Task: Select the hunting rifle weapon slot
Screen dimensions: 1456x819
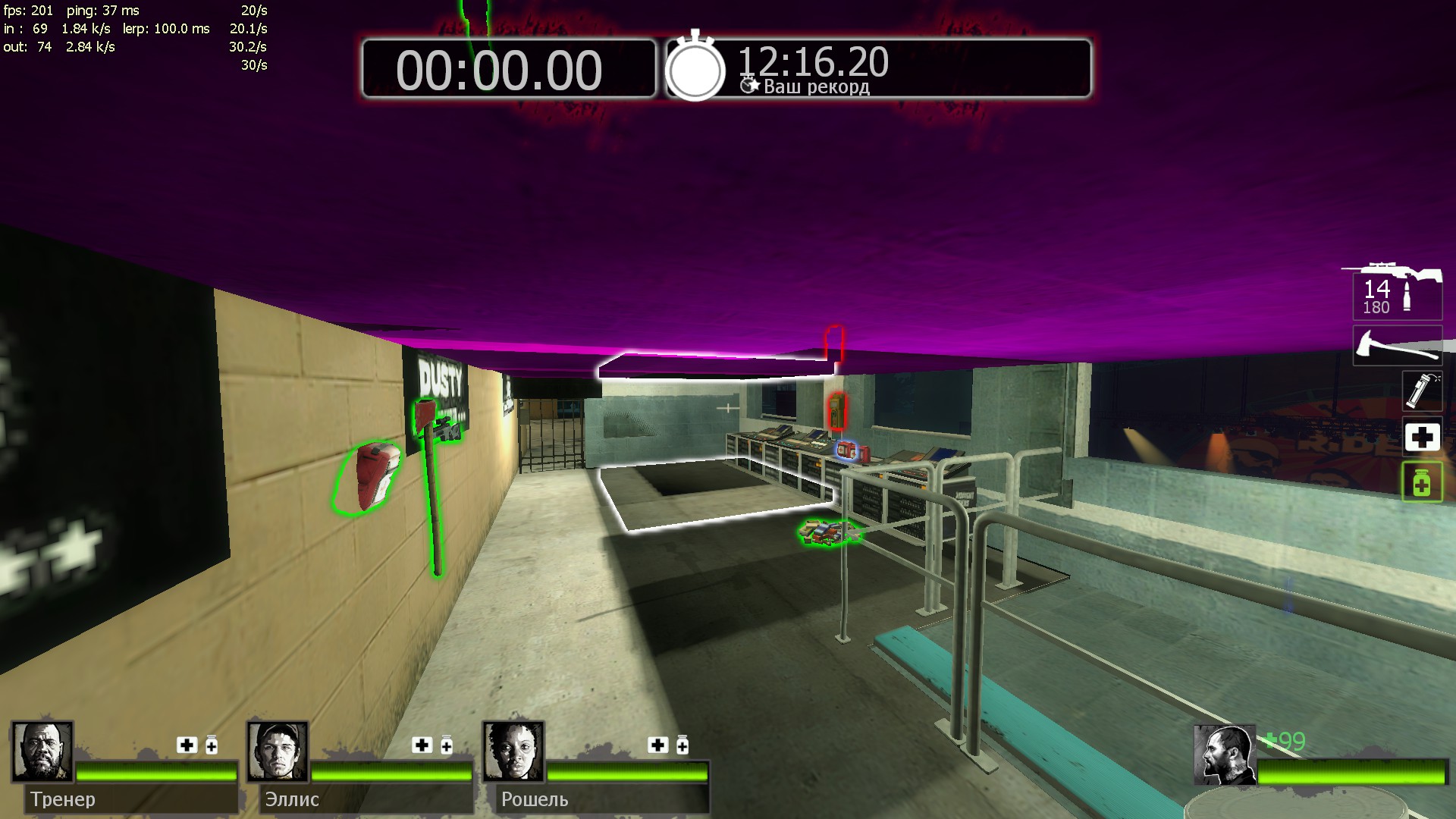Action: 1397,292
